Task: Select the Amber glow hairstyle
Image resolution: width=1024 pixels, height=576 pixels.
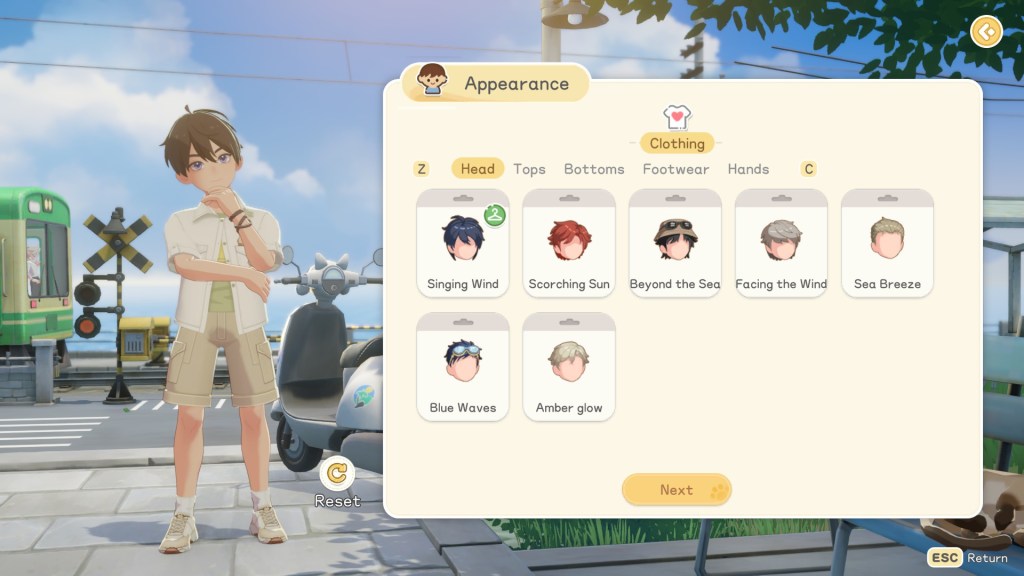Action: (x=569, y=367)
